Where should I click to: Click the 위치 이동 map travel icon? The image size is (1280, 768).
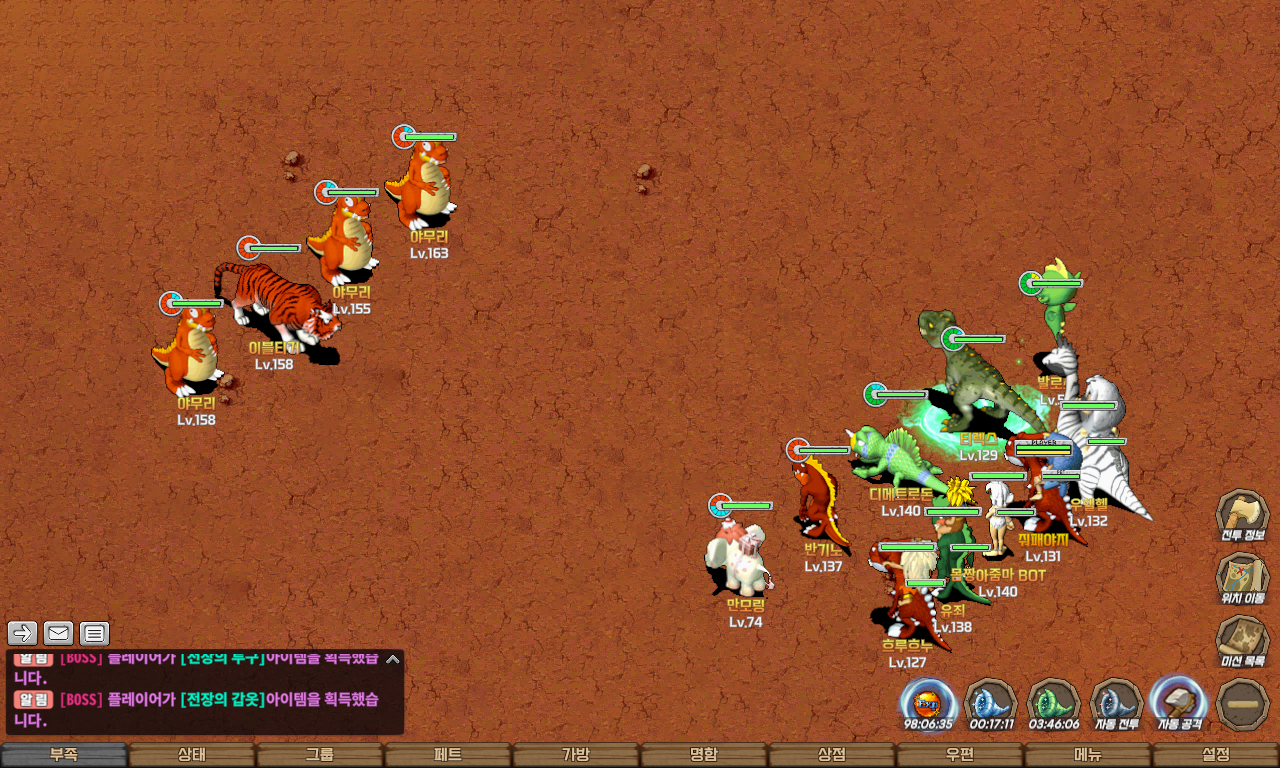click(x=1242, y=579)
